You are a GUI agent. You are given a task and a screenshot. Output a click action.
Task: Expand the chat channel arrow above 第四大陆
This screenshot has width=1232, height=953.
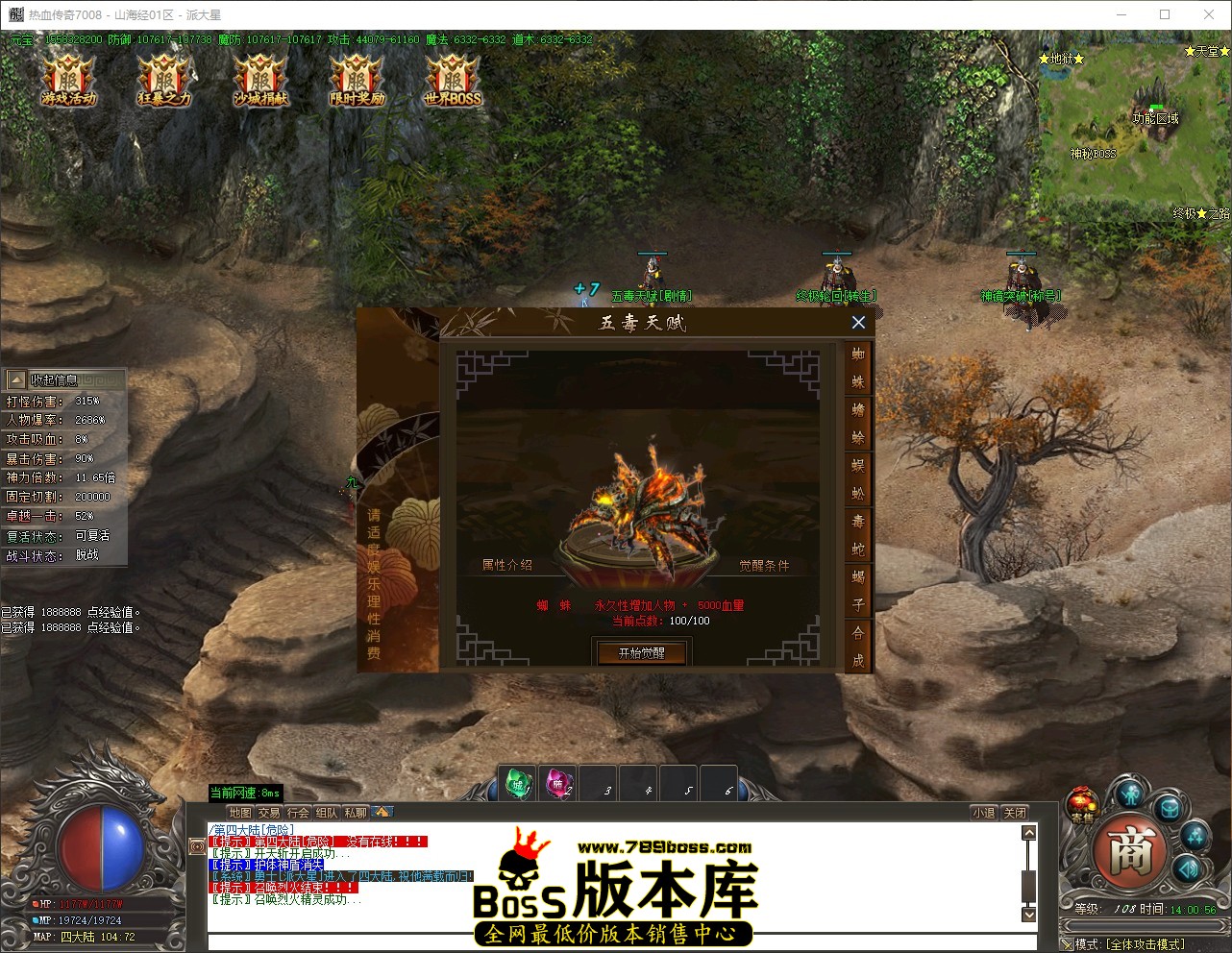pos(383,812)
